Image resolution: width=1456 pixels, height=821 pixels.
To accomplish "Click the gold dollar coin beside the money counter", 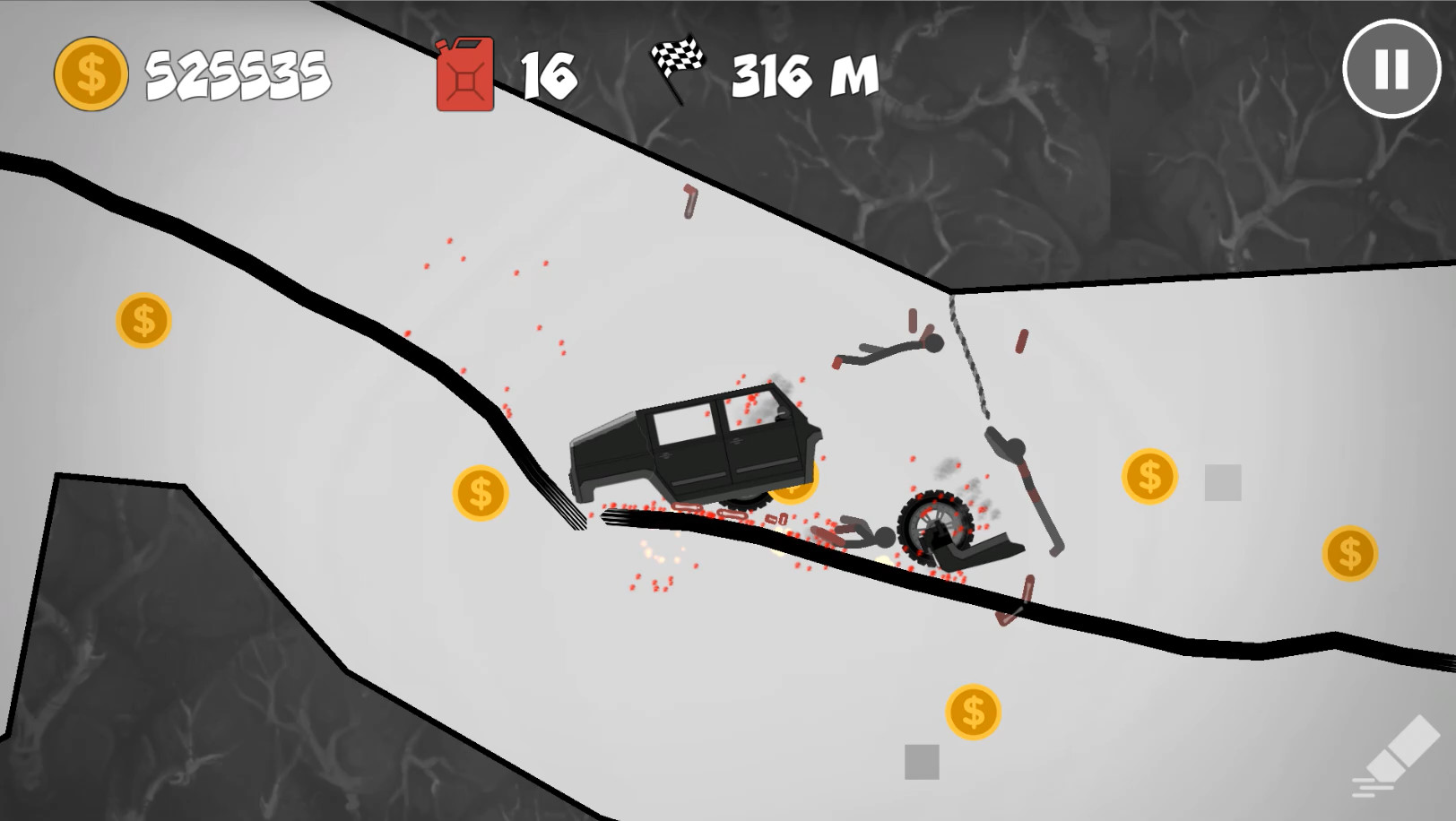I will pyautogui.click(x=90, y=72).
